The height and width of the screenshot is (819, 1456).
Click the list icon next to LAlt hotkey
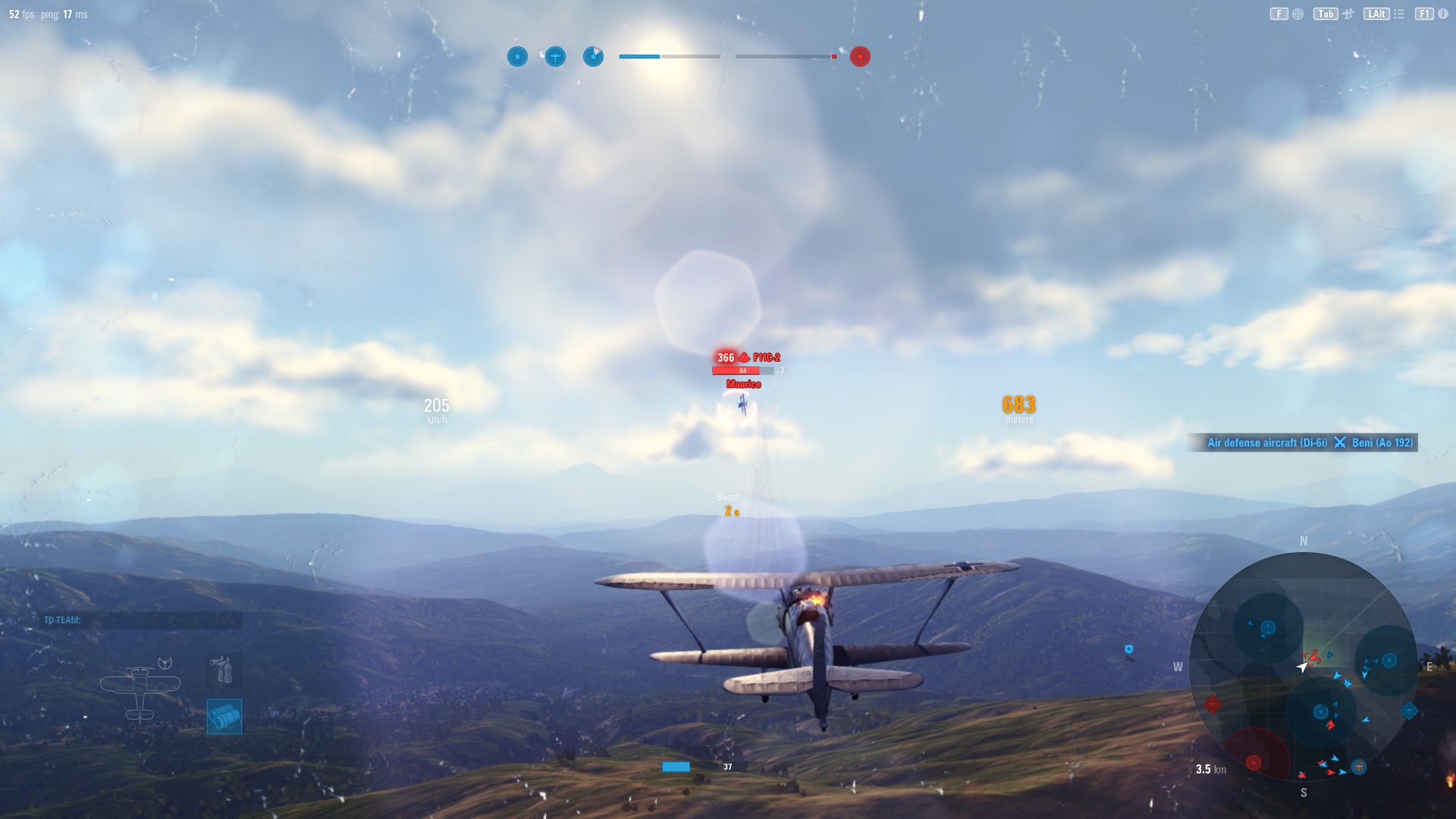coord(1399,13)
